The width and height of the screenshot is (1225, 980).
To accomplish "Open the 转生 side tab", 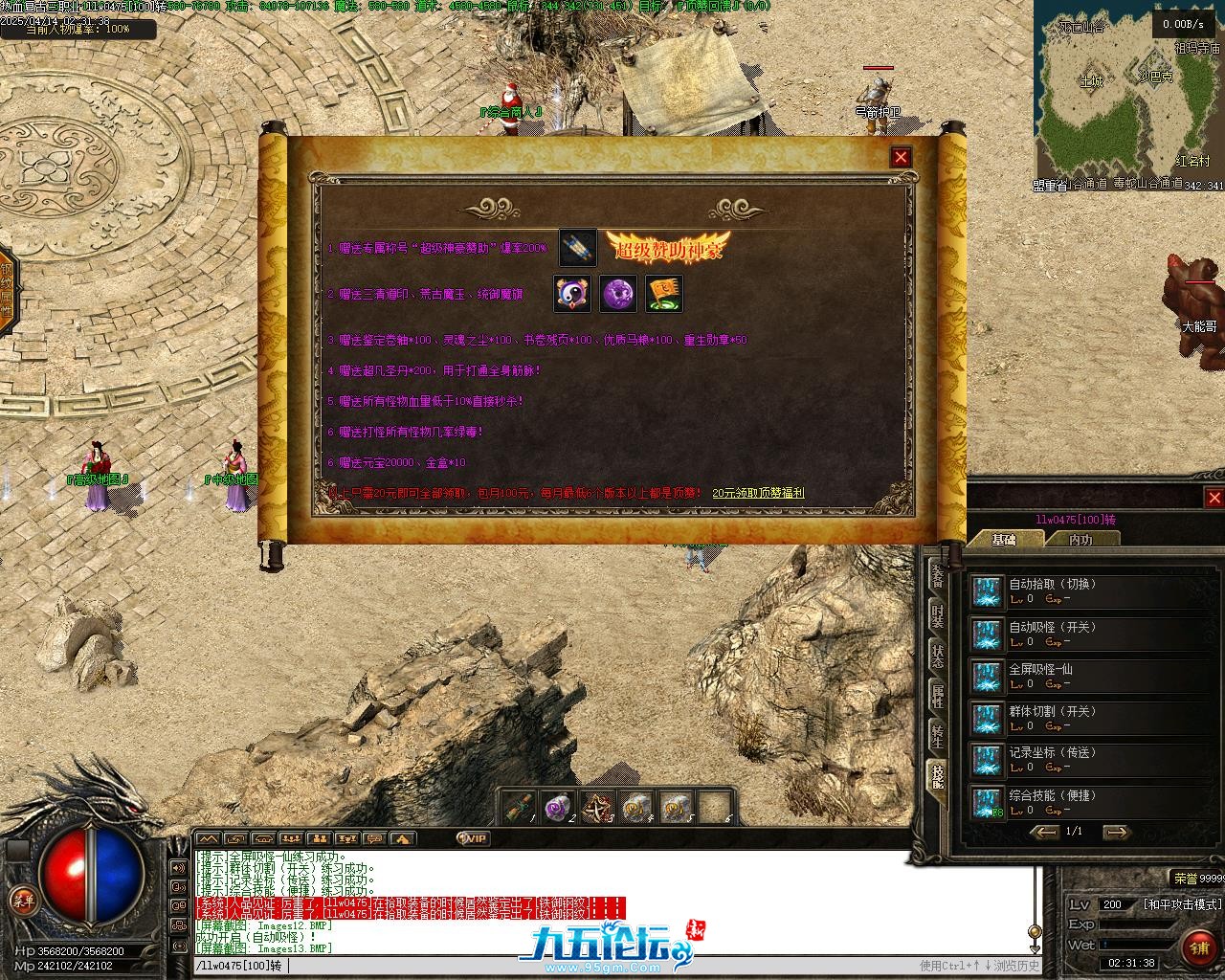I will (937, 737).
